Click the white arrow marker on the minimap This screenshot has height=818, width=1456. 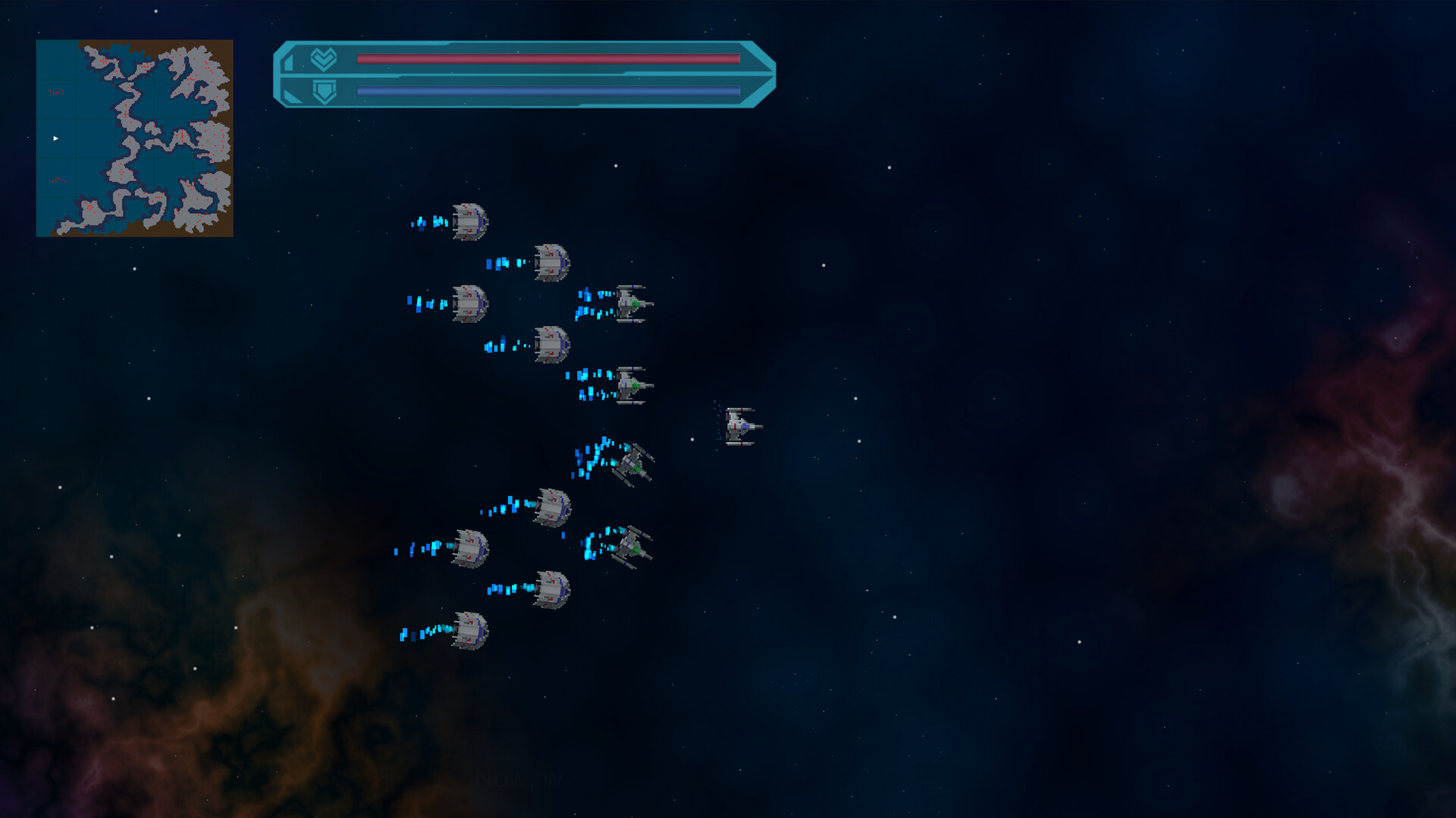click(x=55, y=137)
